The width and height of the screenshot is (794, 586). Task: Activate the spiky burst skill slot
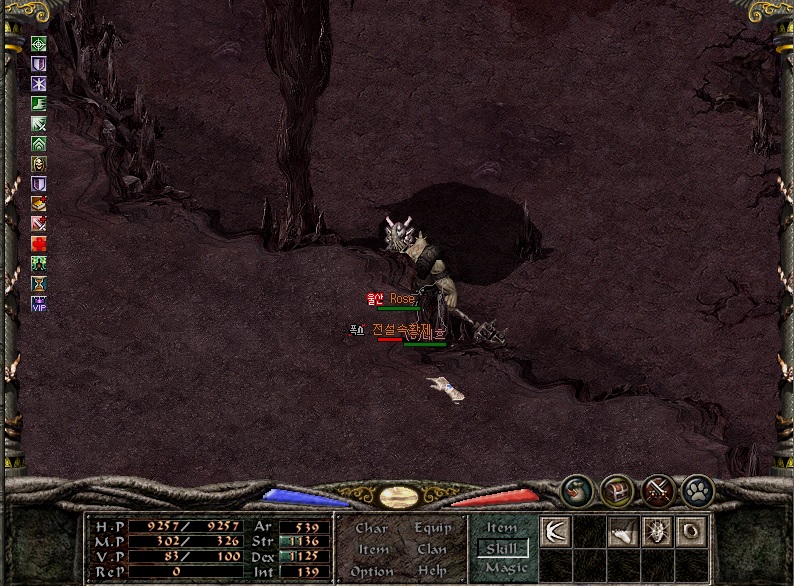[657, 531]
